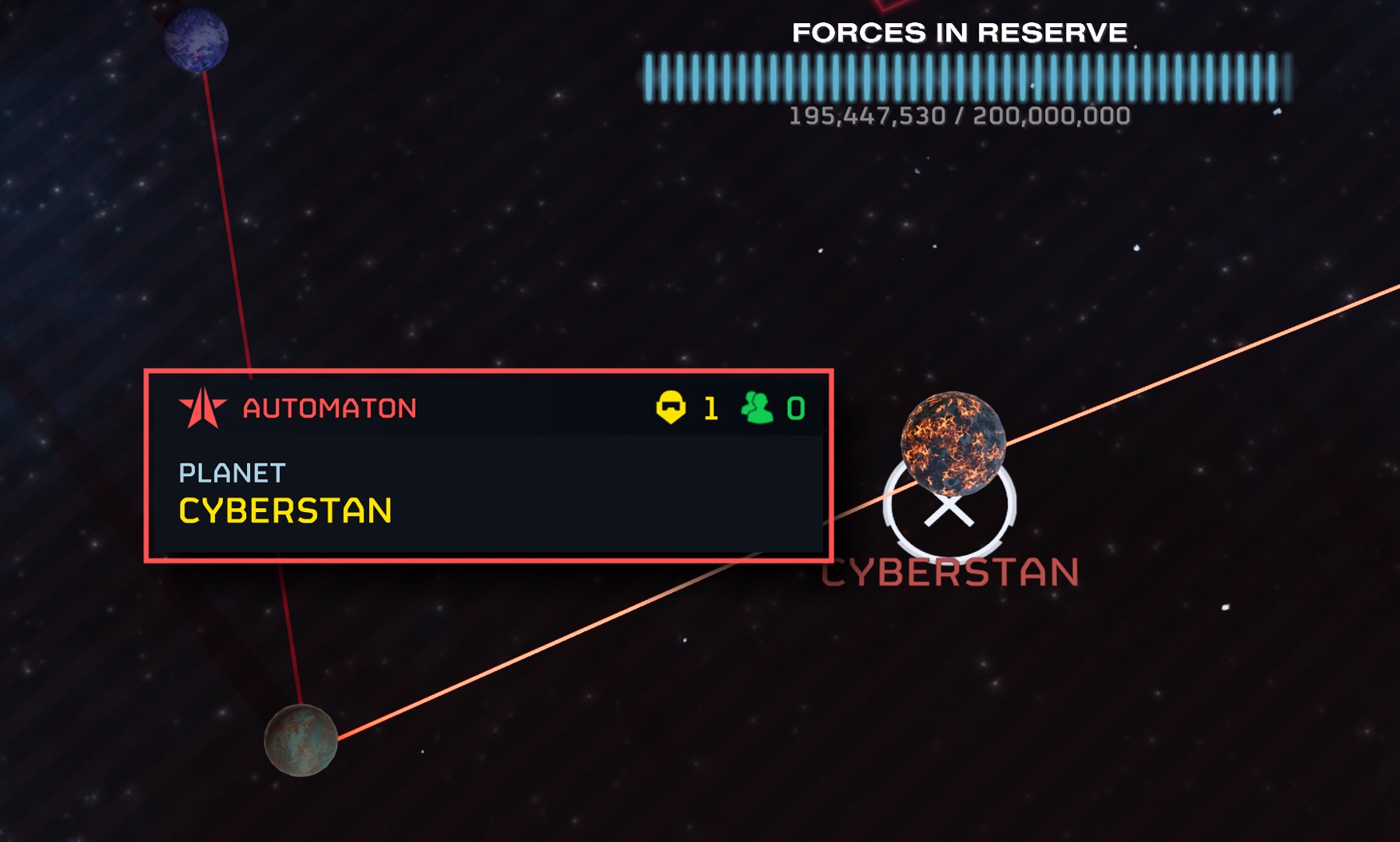
Task: Click the yellow enemy helmet icon
Action: coord(670,407)
